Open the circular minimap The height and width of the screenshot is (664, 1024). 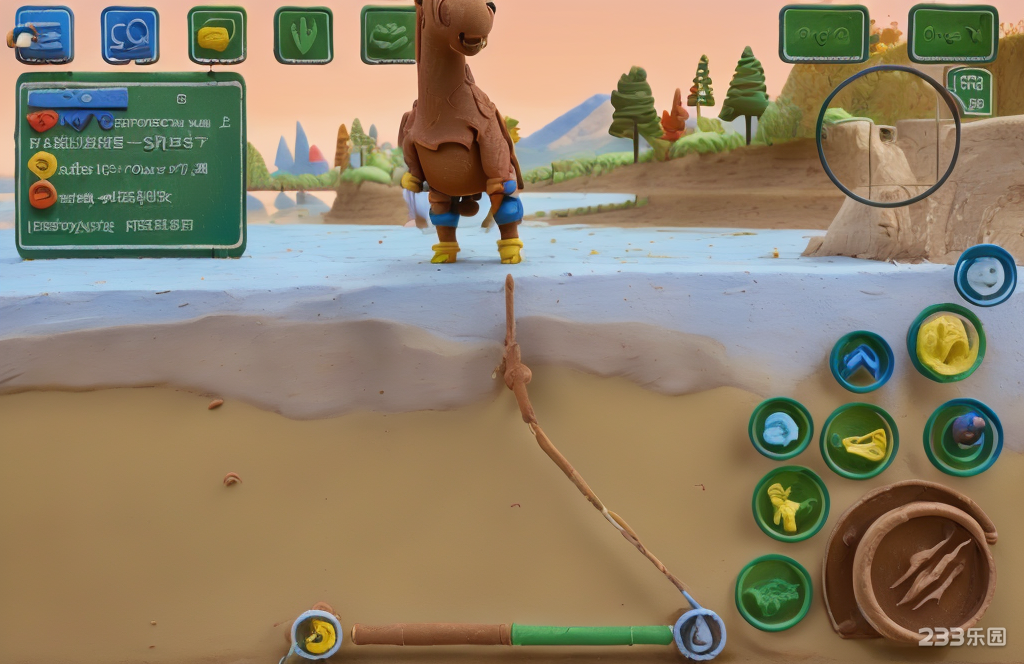tap(888, 137)
